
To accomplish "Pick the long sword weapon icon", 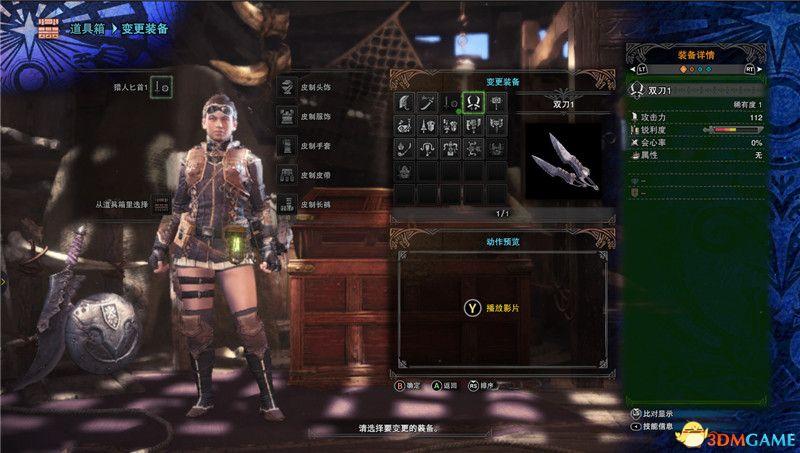I will tap(427, 102).
